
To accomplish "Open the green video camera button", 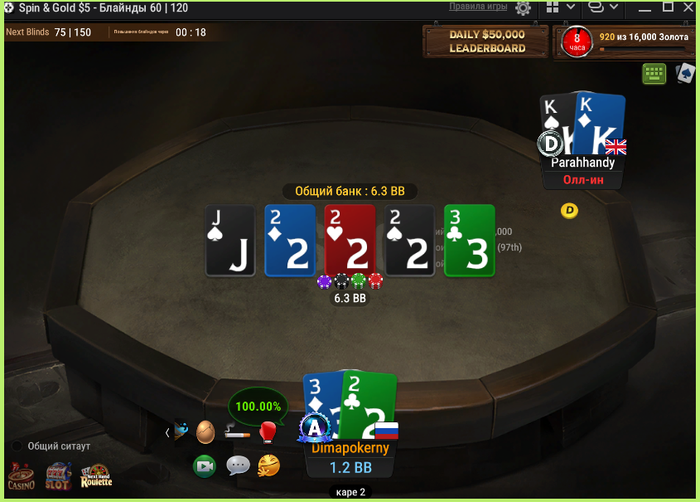I will [205, 465].
